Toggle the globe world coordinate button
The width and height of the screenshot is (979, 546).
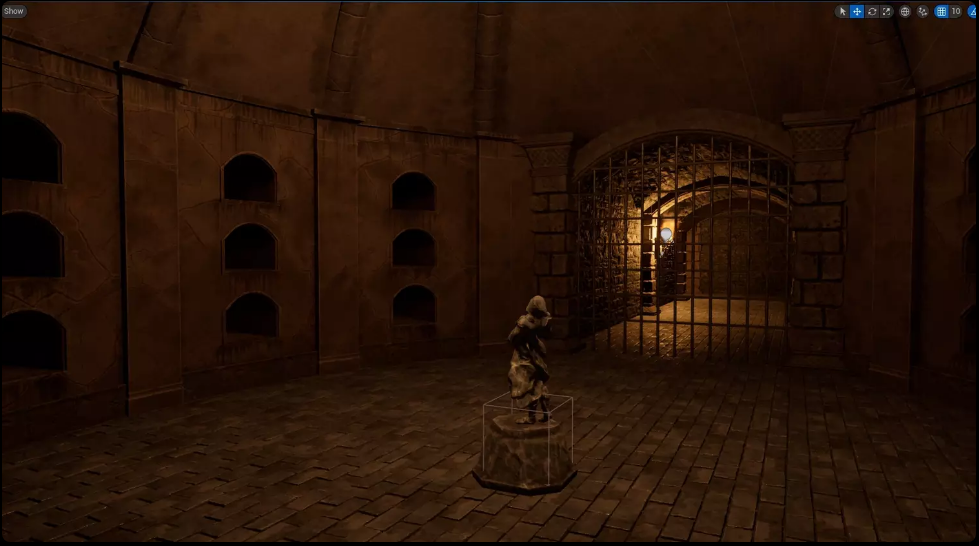[905, 11]
